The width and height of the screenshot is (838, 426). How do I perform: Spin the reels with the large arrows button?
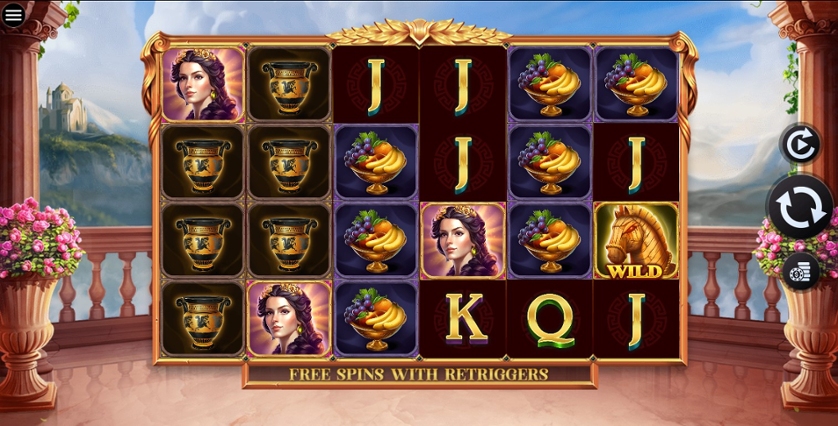tap(801, 207)
